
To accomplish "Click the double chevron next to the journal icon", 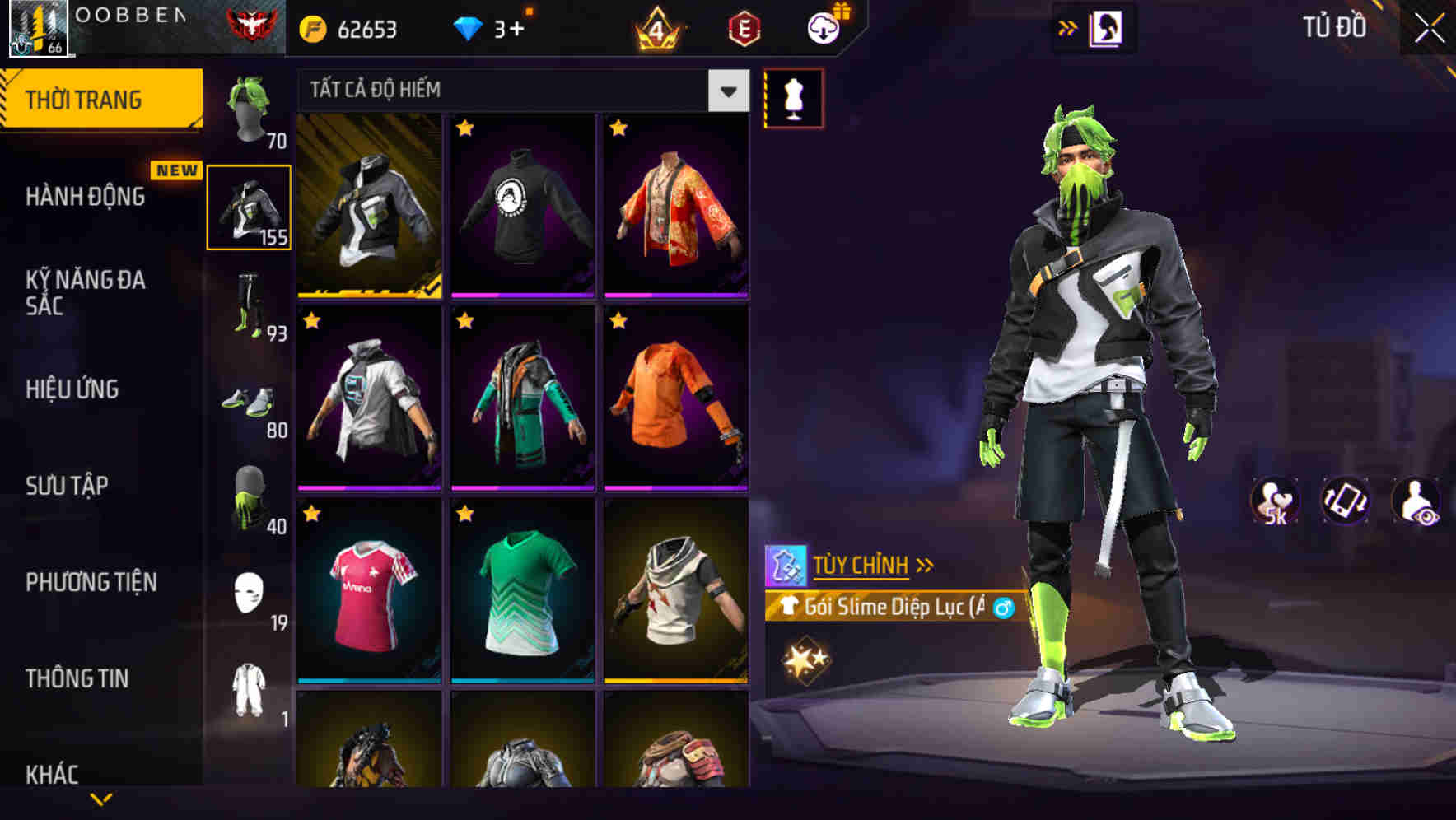I will tap(1068, 27).
